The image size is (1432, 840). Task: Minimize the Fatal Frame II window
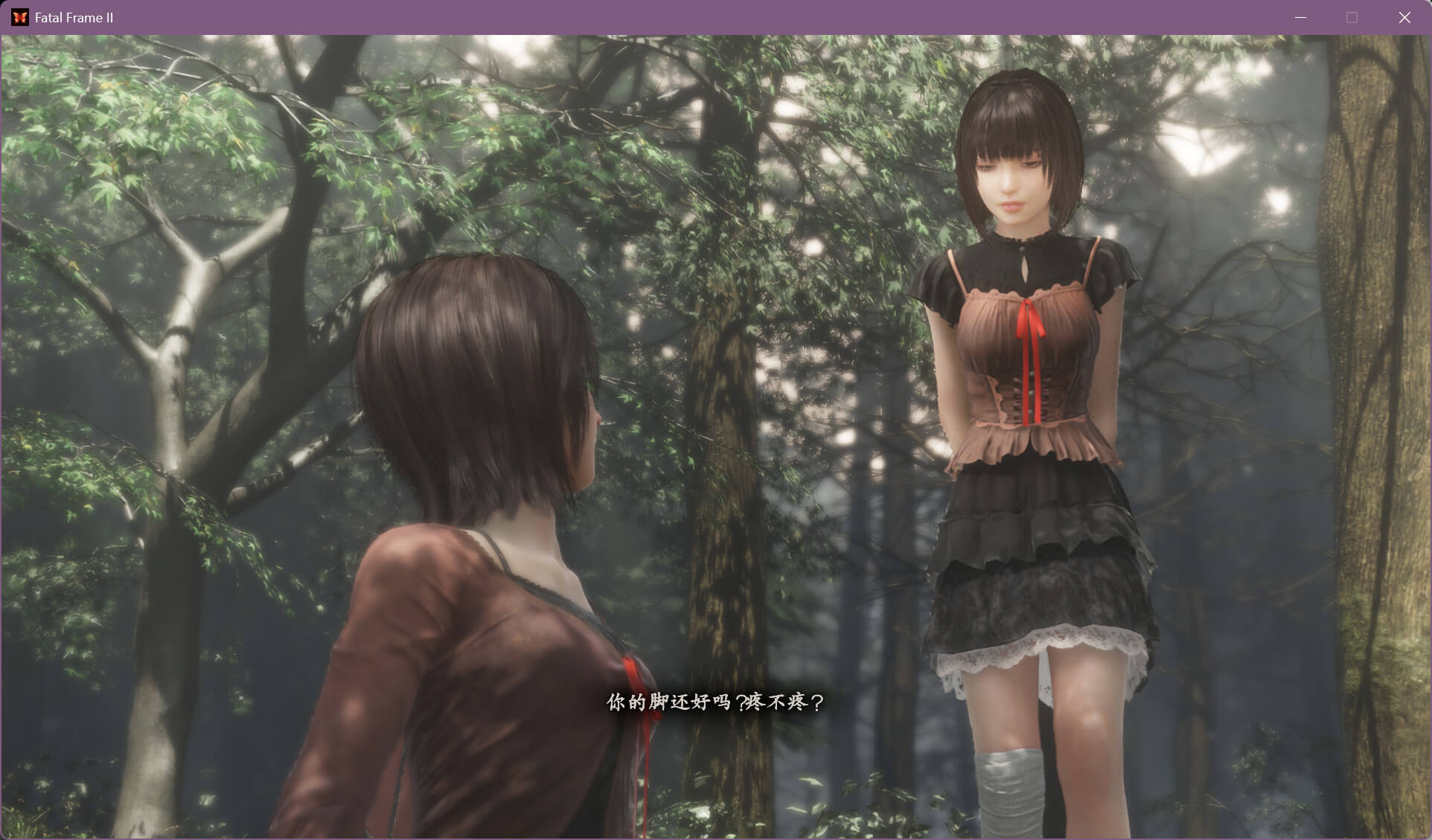pos(1300,17)
